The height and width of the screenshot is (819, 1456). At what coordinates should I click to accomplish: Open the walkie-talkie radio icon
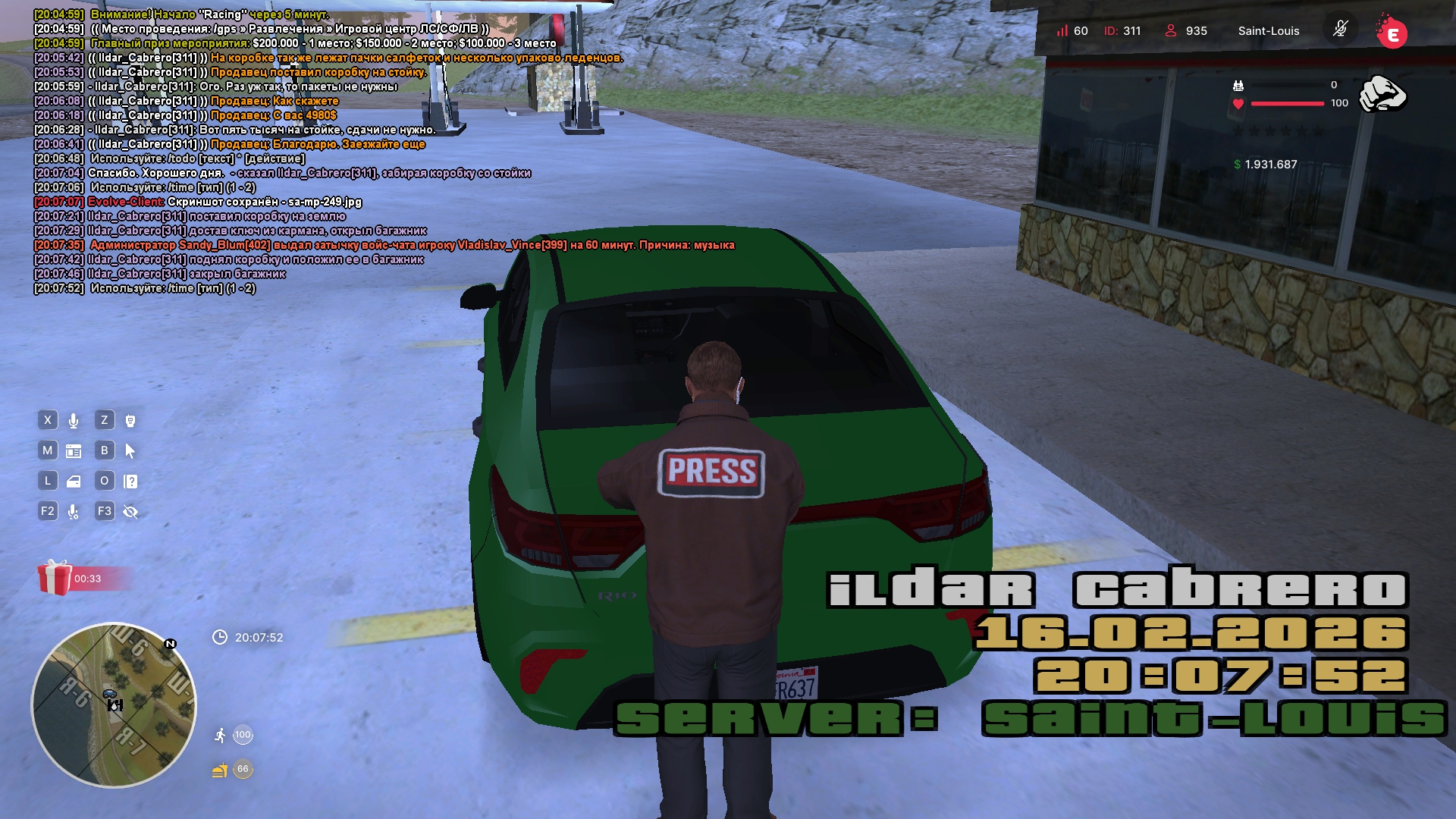[130, 421]
